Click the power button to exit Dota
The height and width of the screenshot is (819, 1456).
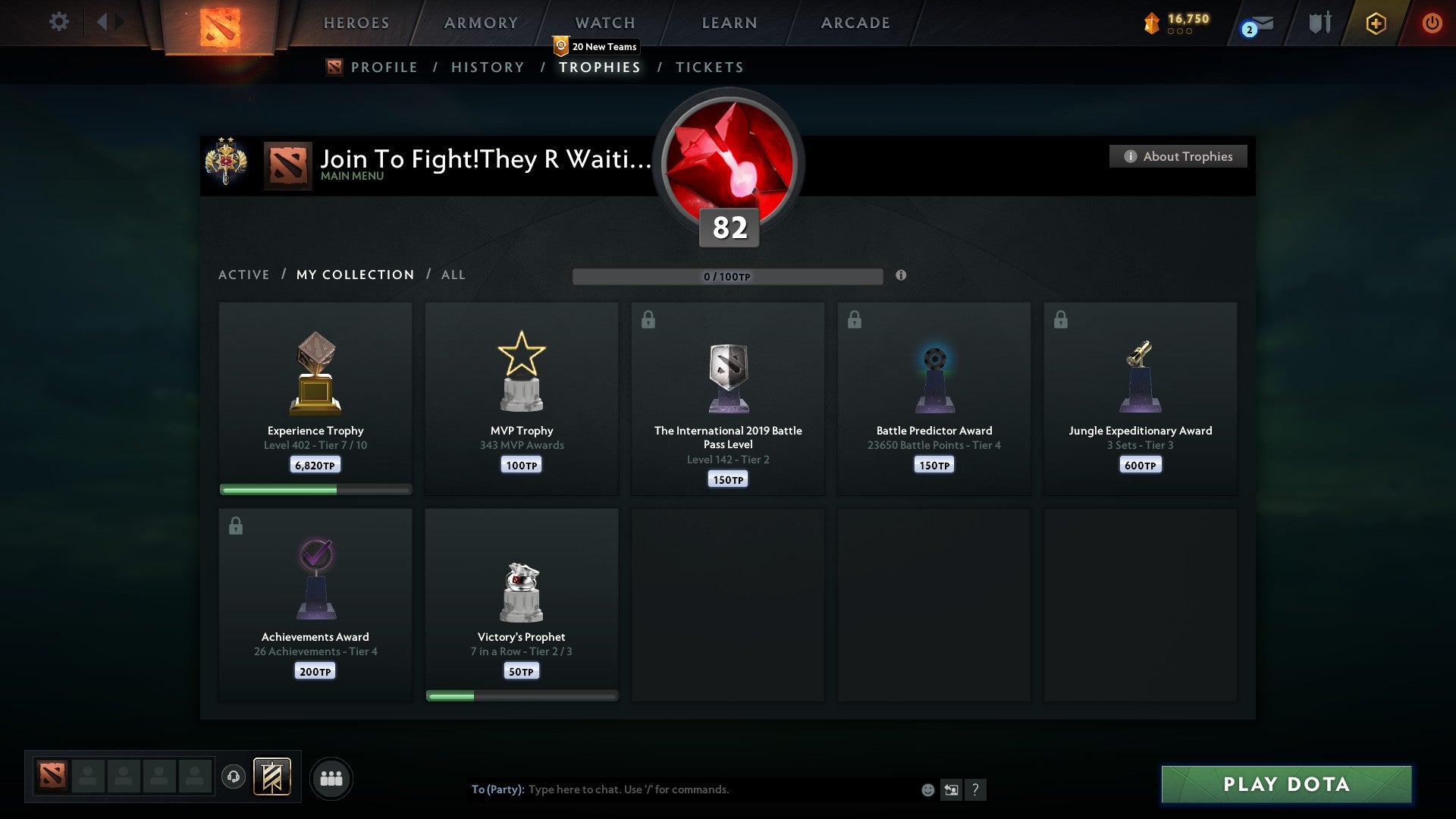click(1432, 23)
